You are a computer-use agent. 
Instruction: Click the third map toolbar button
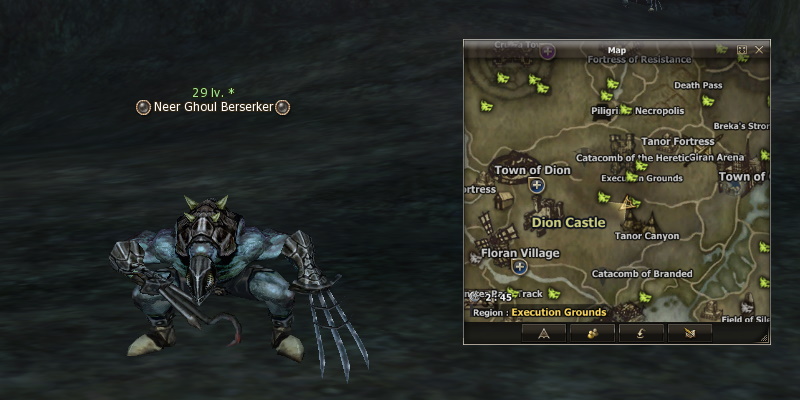click(641, 333)
